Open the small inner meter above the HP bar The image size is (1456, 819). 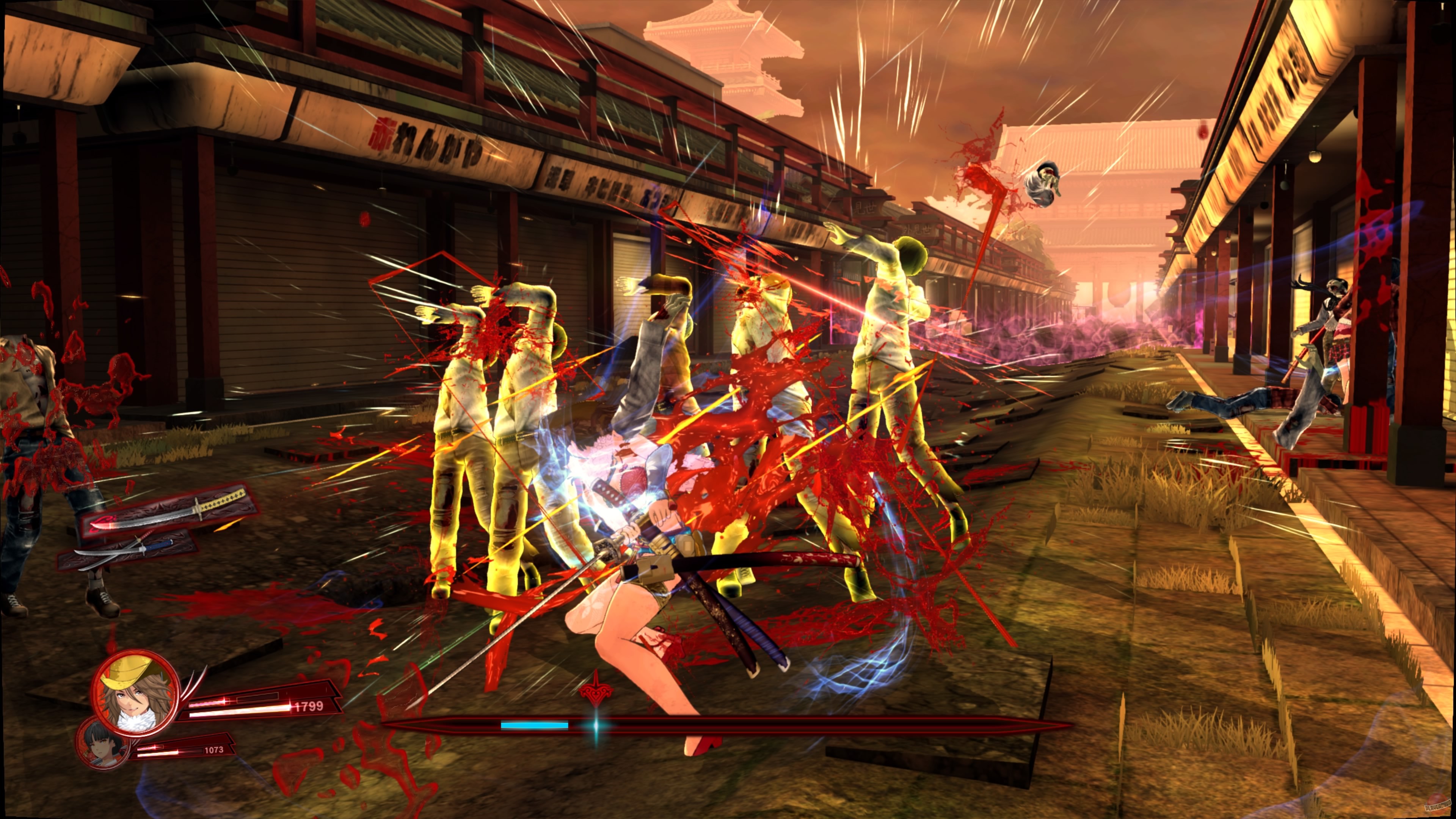coord(259,699)
